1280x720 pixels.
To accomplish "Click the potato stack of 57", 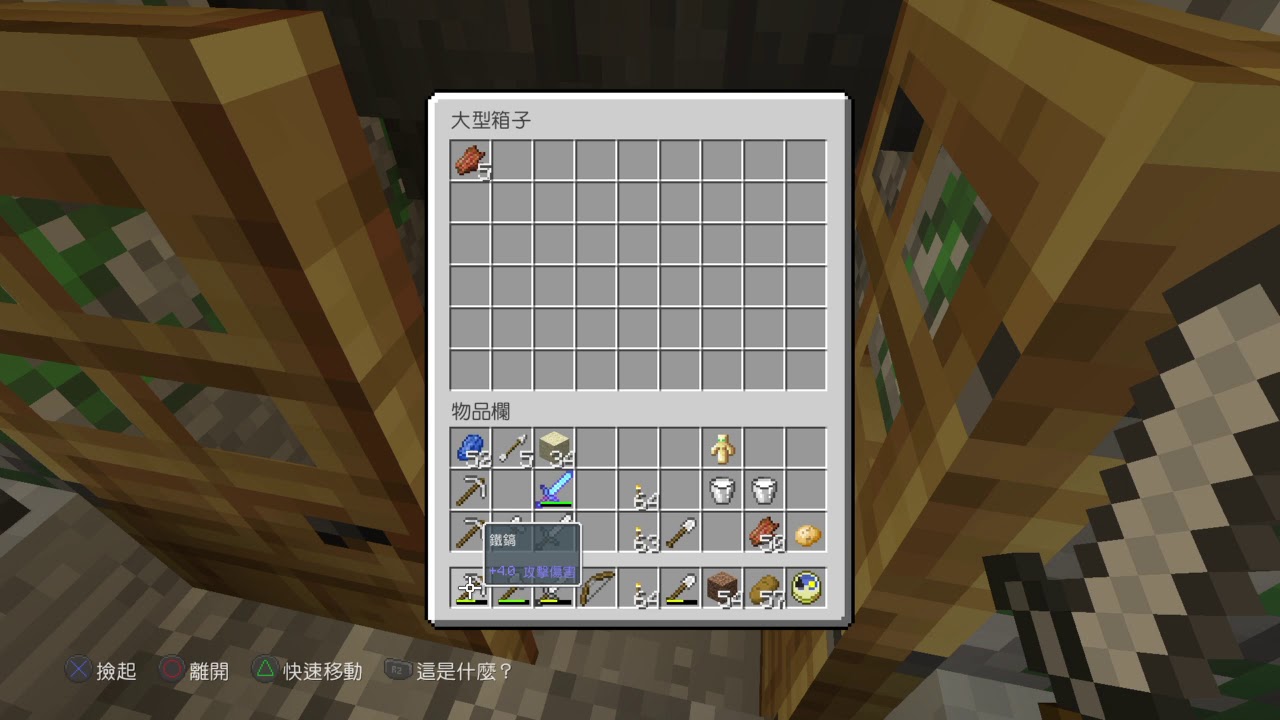I will tap(764, 588).
